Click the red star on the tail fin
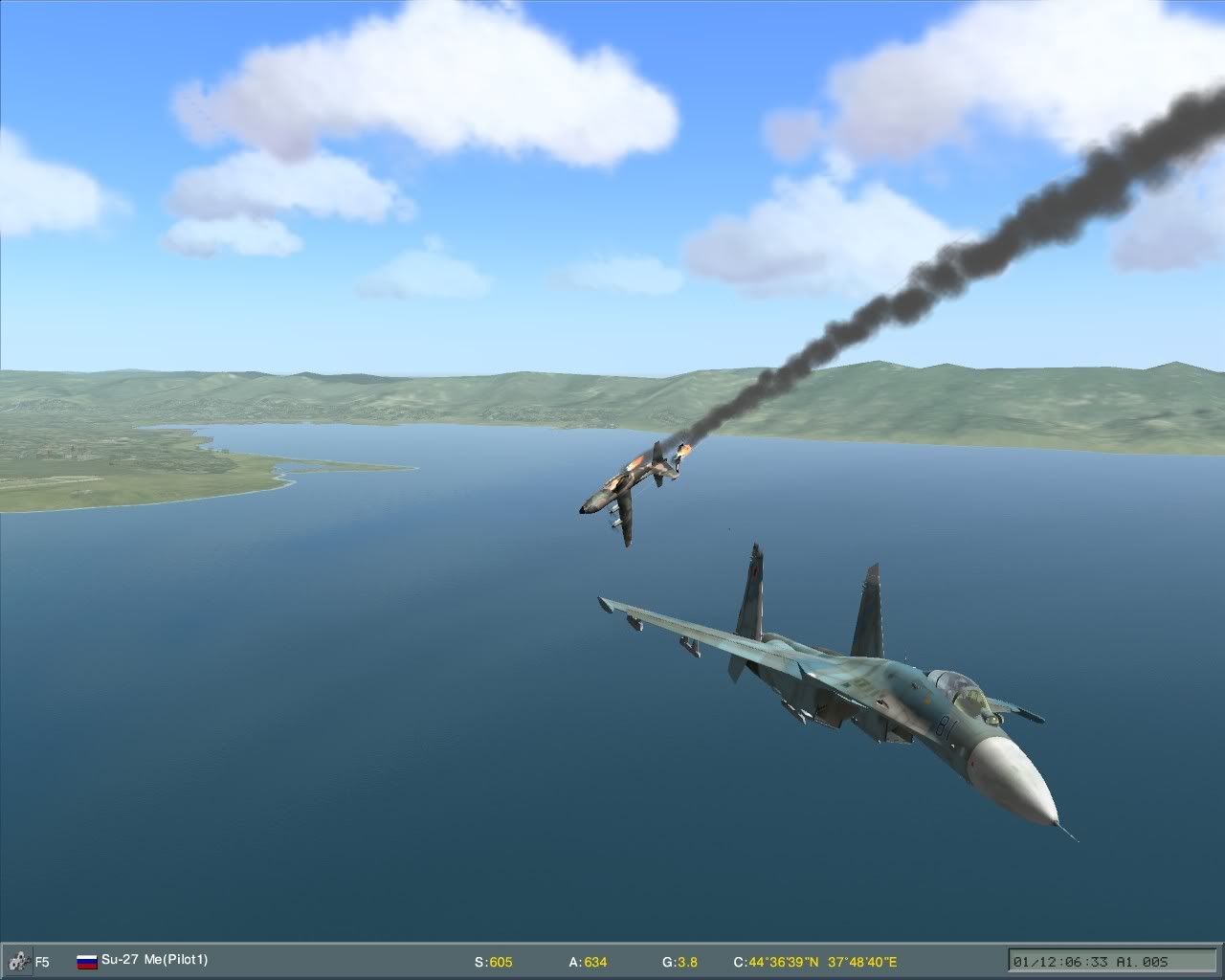 pos(753,571)
